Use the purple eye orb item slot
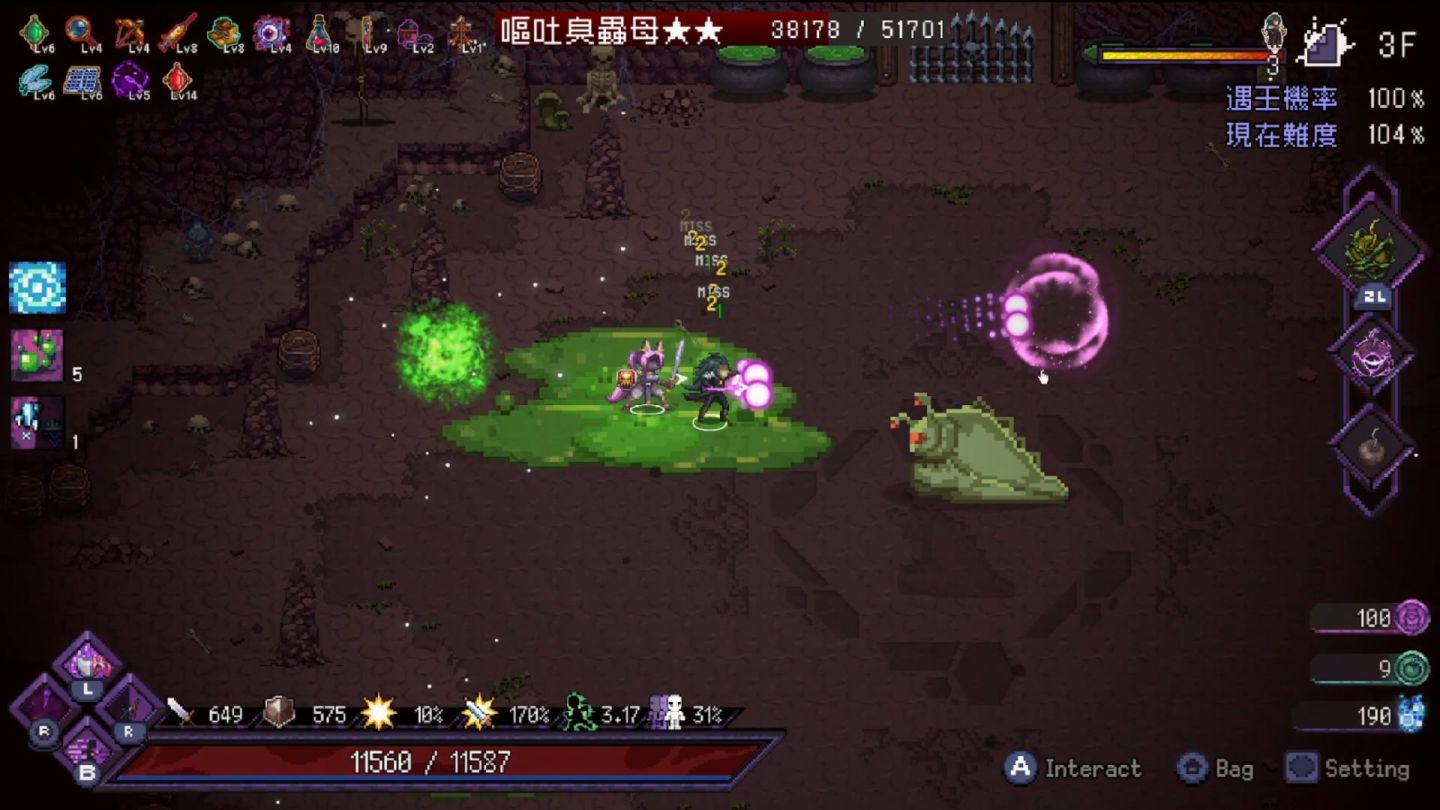This screenshot has height=810, width=1440. coord(1371,356)
